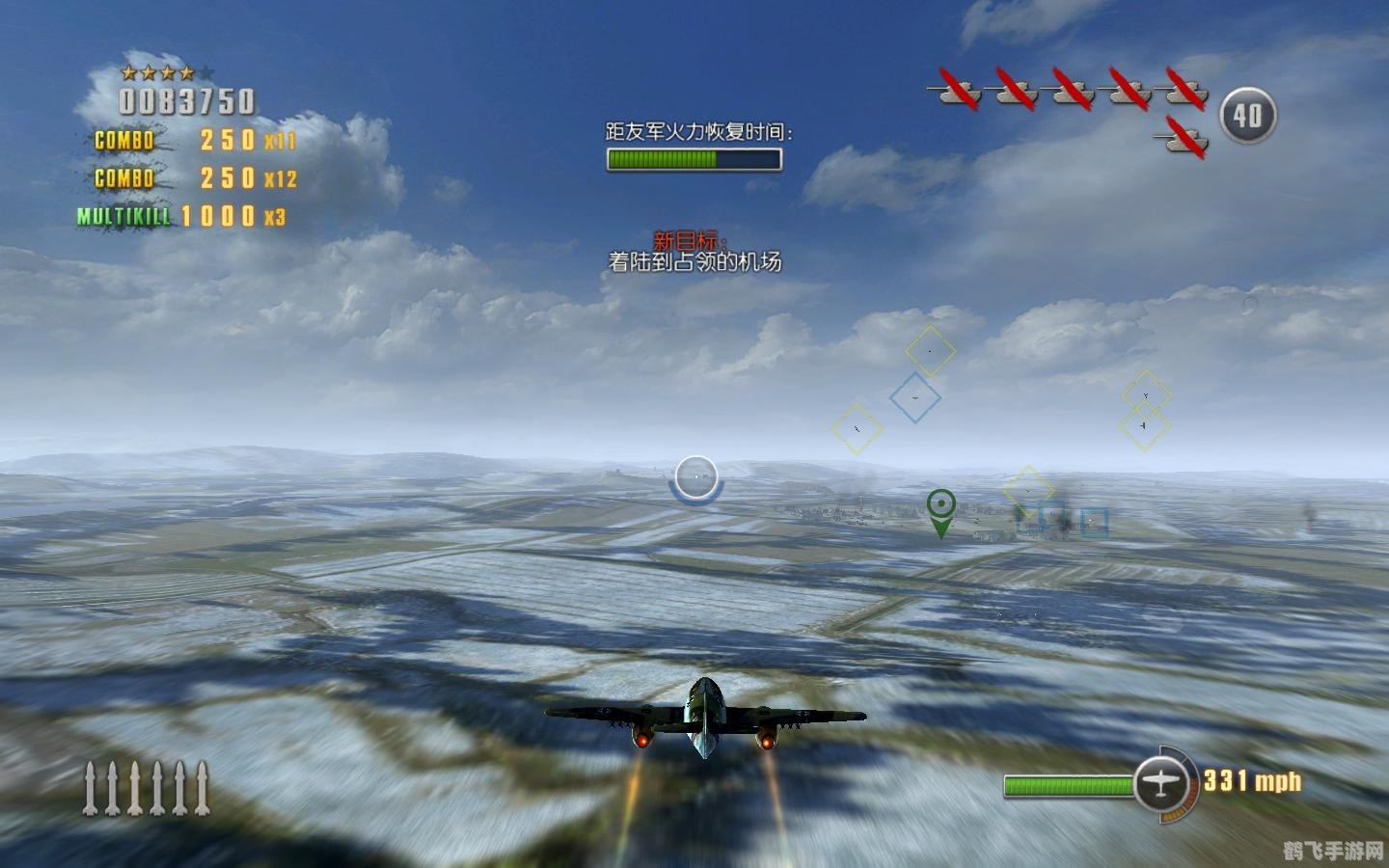Click the score 0083750 display
1389x868 pixels.
(x=185, y=98)
